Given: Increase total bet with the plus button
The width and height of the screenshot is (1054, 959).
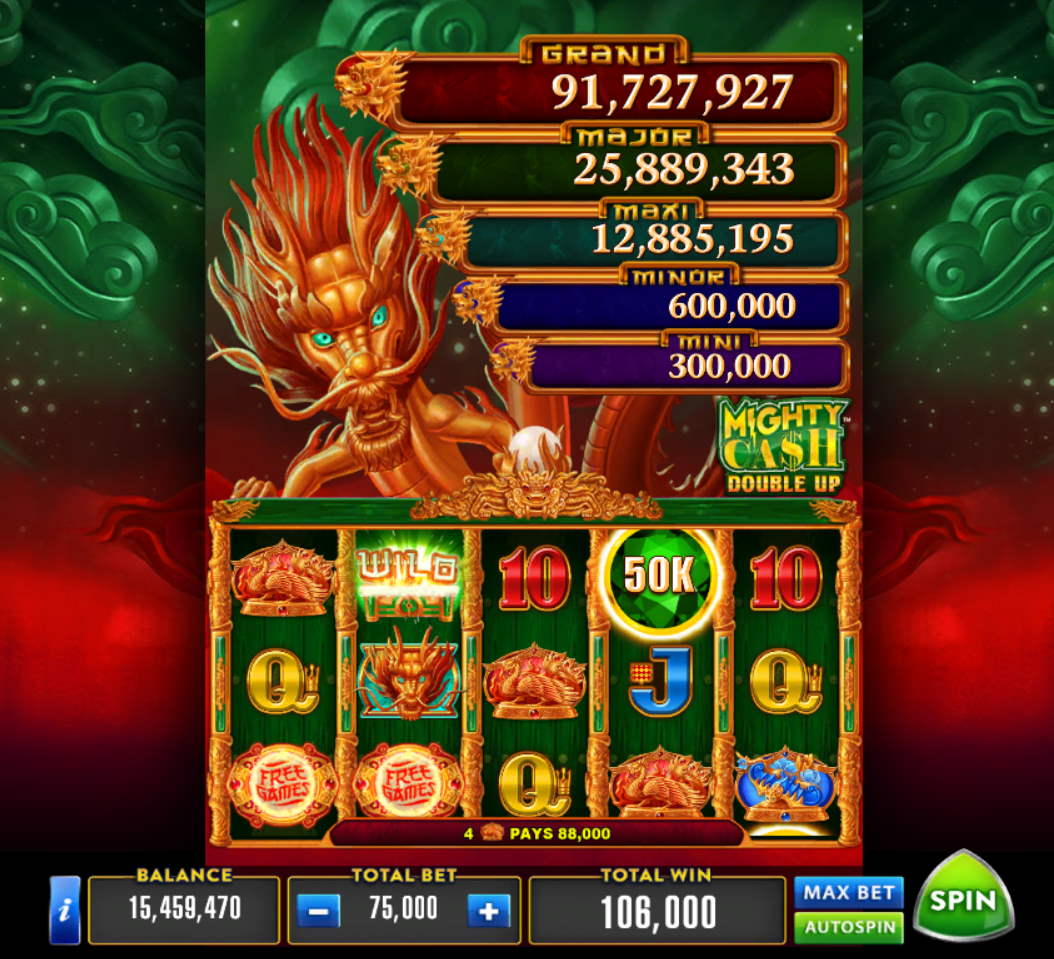Looking at the screenshot, I should click(x=489, y=910).
